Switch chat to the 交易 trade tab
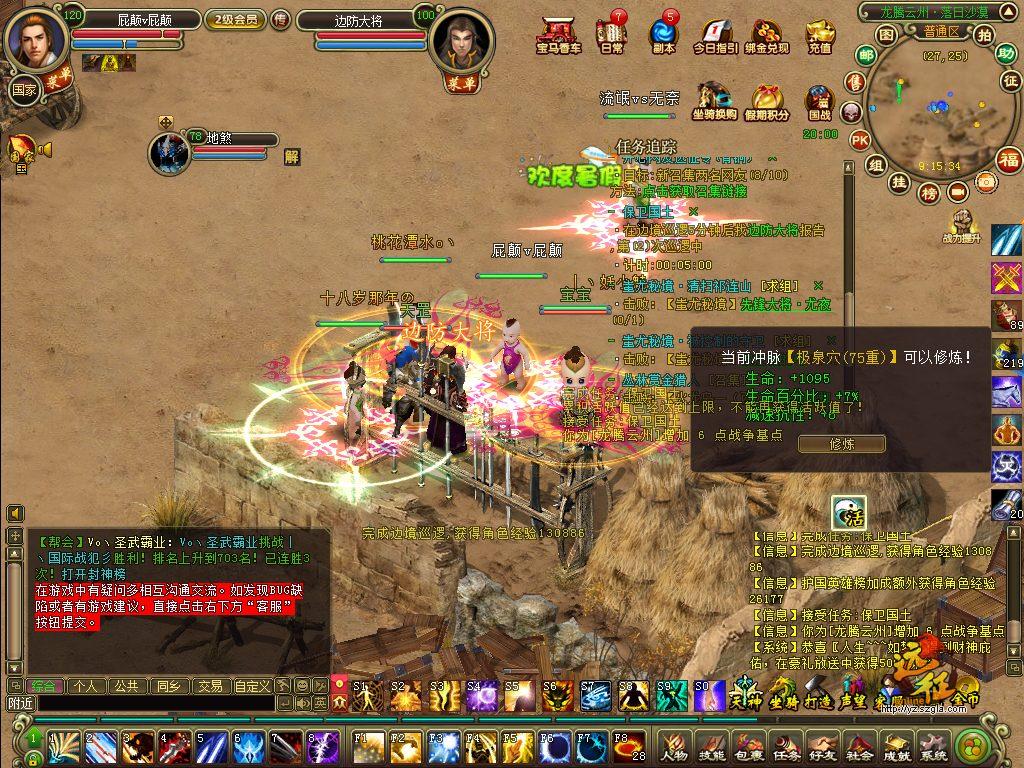 pyautogui.click(x=209, y=686)
